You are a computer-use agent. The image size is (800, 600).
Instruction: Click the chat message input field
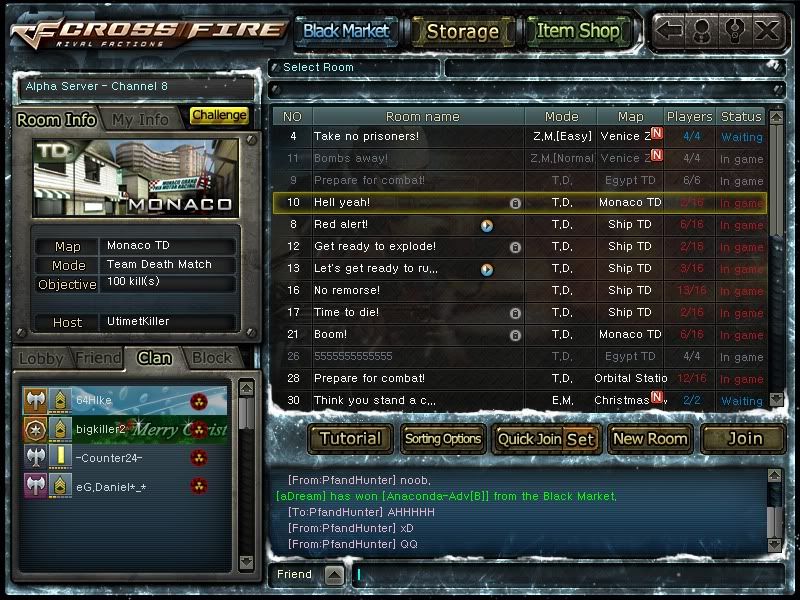tap(560, 574)
